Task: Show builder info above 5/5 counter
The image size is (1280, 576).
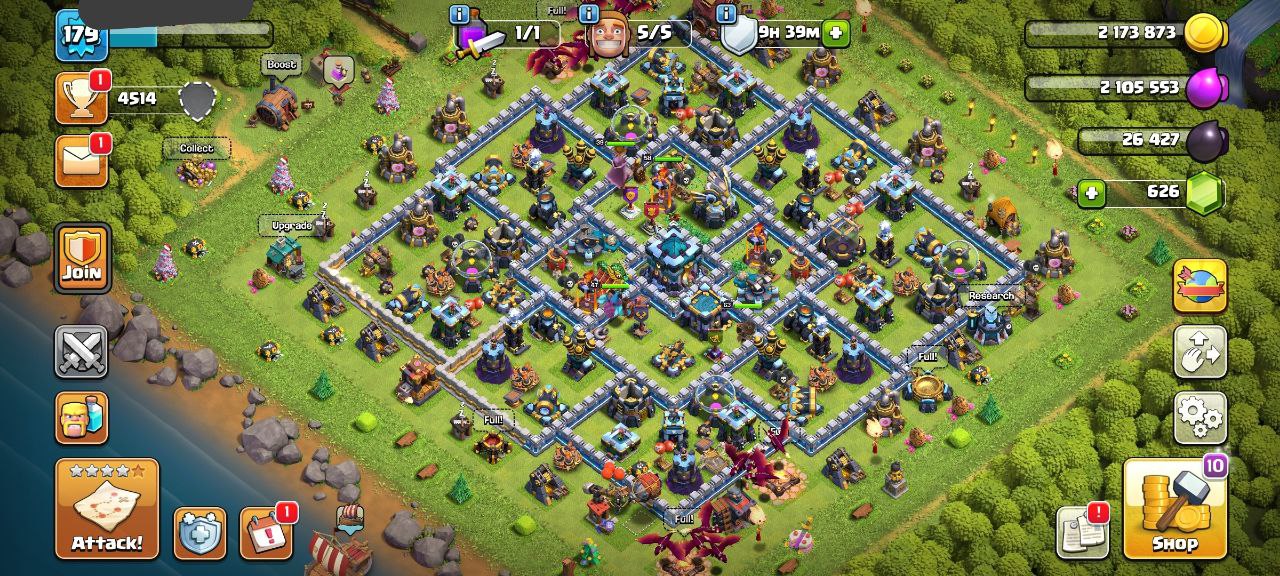Action: [589, 14]
